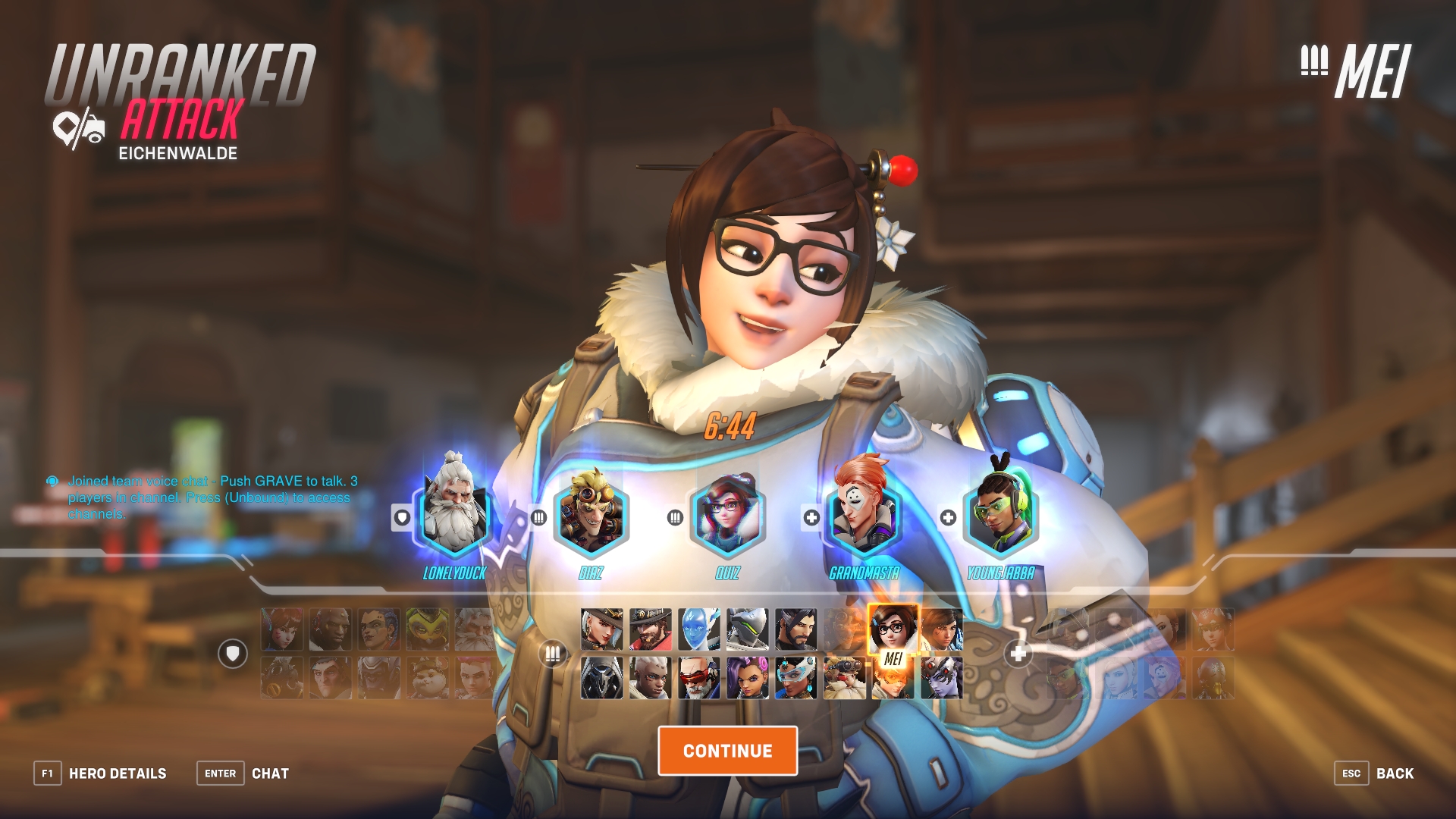Screen dimensions: 1456x819
Task: Pick Reaper from the hero grid
Action: [602, 678]
